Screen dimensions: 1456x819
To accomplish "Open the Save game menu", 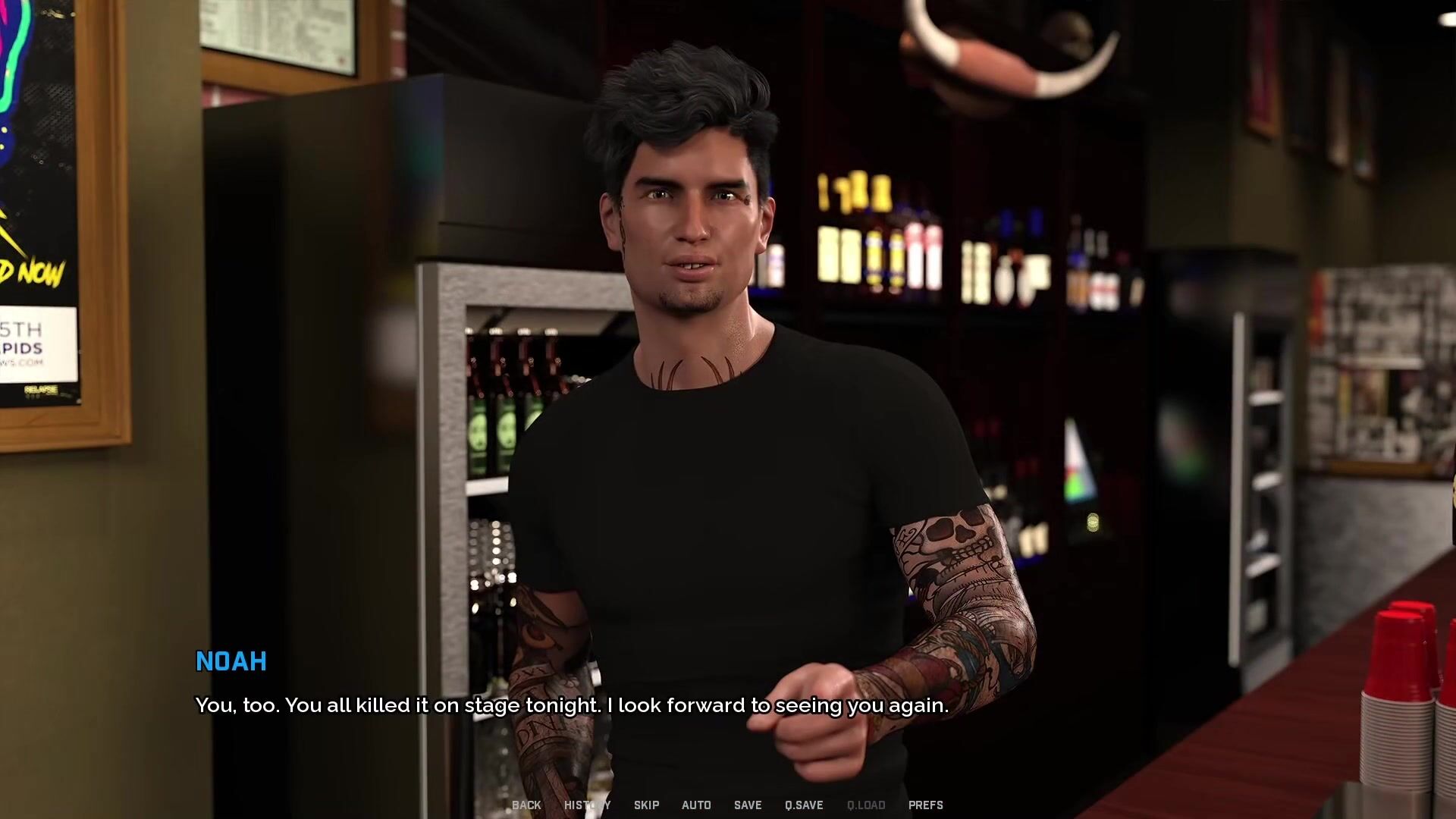I will [748, 805].
